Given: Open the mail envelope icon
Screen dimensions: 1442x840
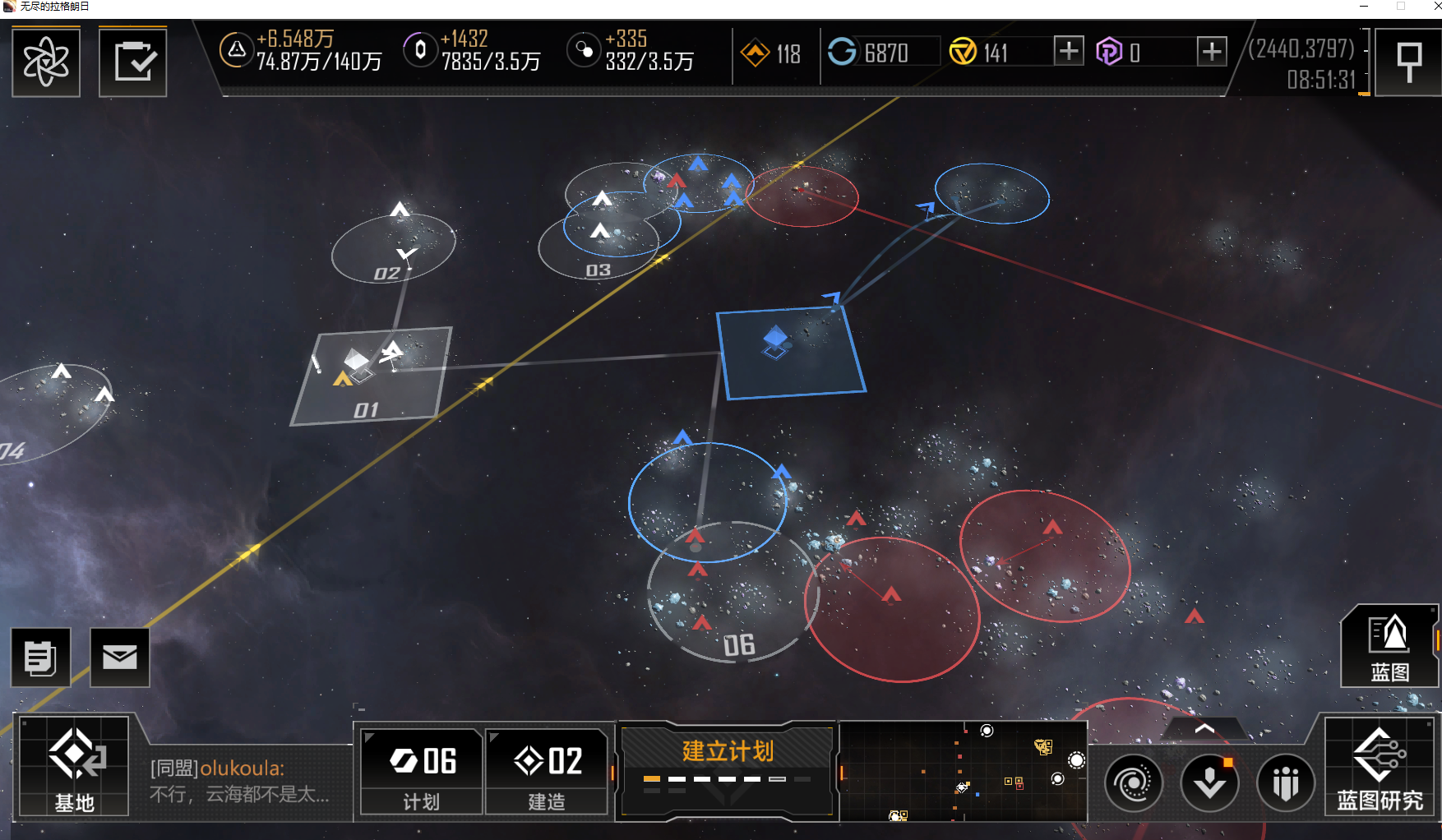Looking at the screenshot, I should click(x=120, y=657).
